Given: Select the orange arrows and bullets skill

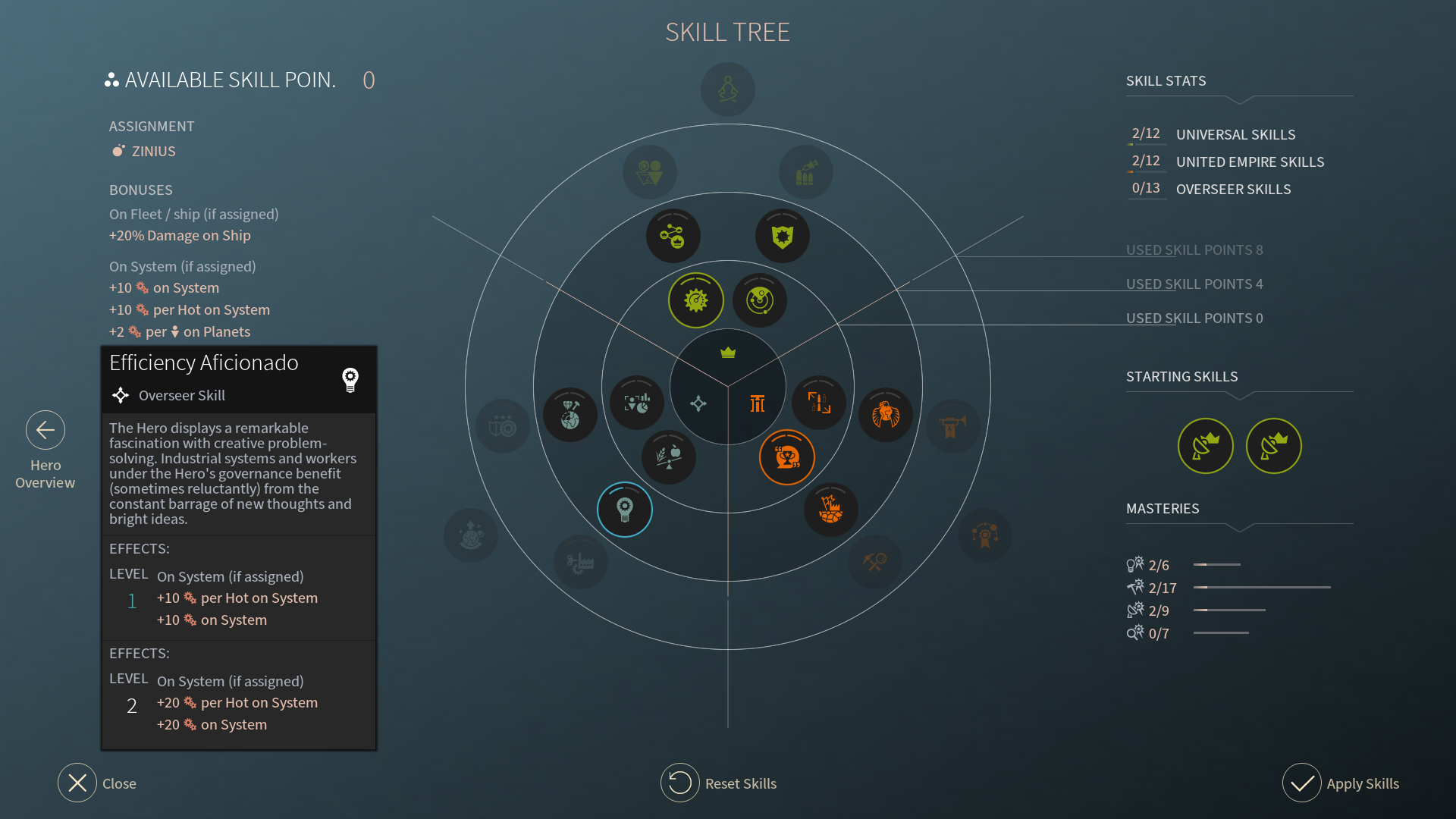Looking at the screenshot, I should coord(819,403).
